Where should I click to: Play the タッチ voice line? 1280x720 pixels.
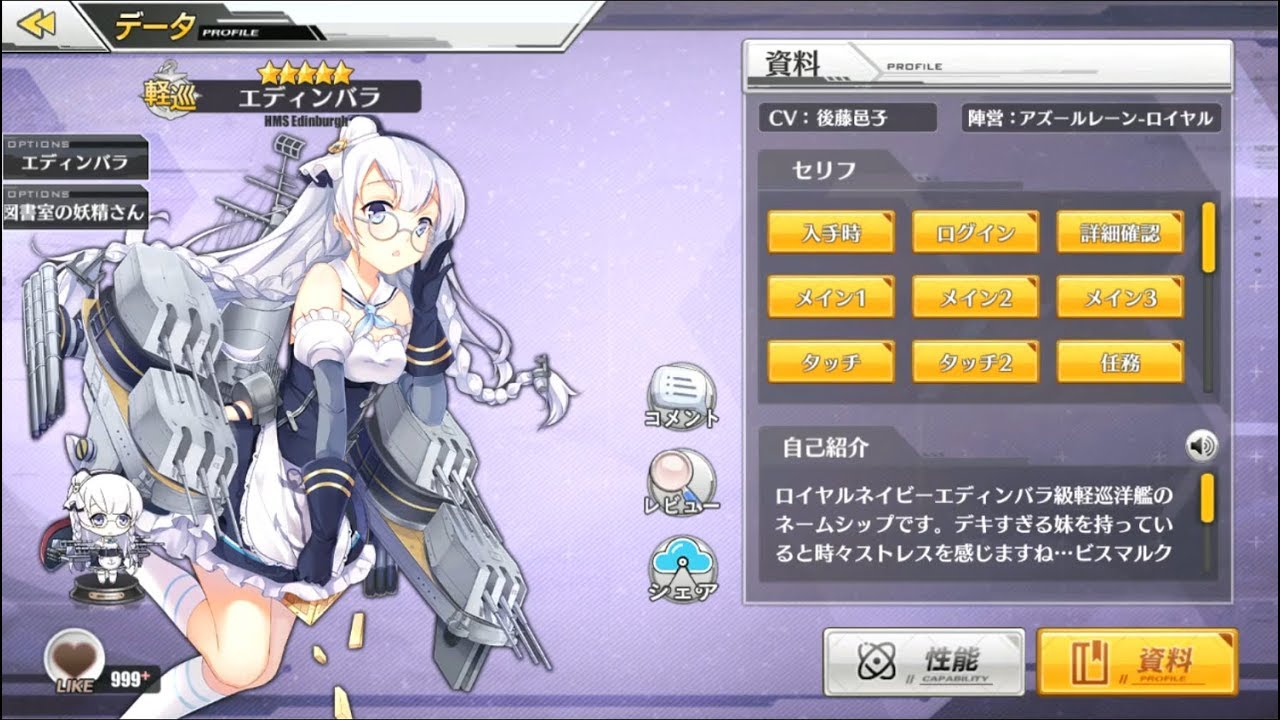tap(831, 362)
